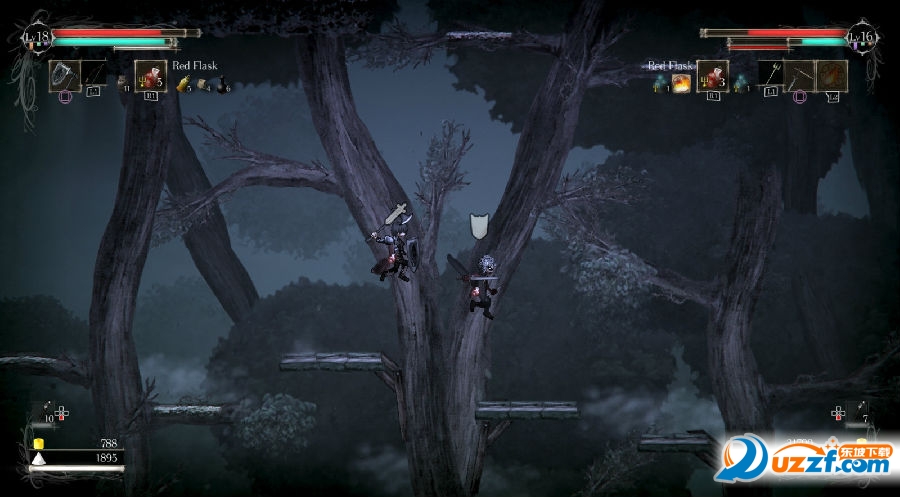
Task: Select player one's shield equipment slot
Action: (x=64, y=76)
